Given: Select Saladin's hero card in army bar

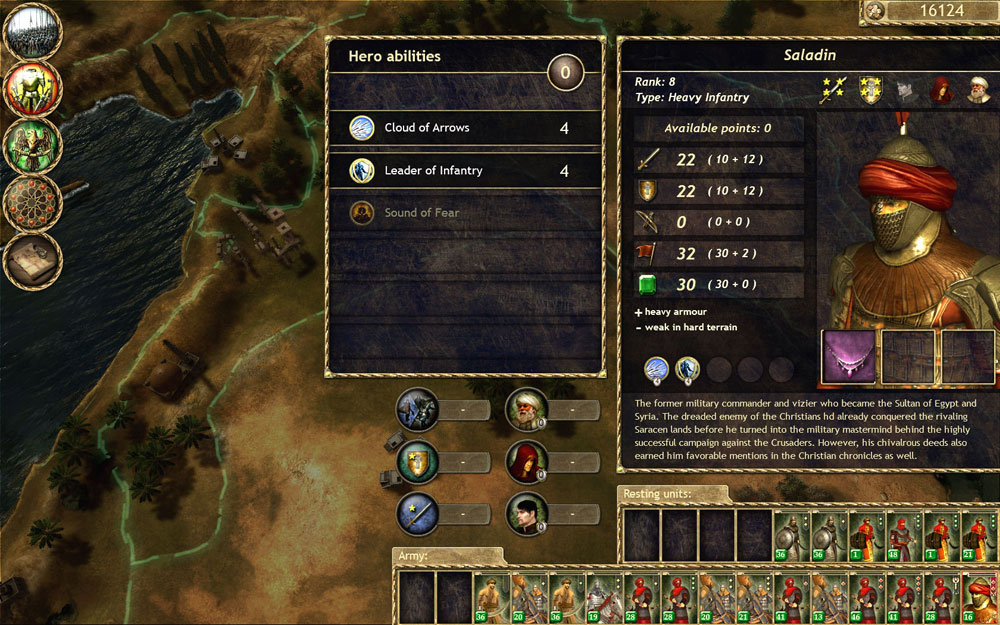Looking at the screenshot, I should 980,598.
